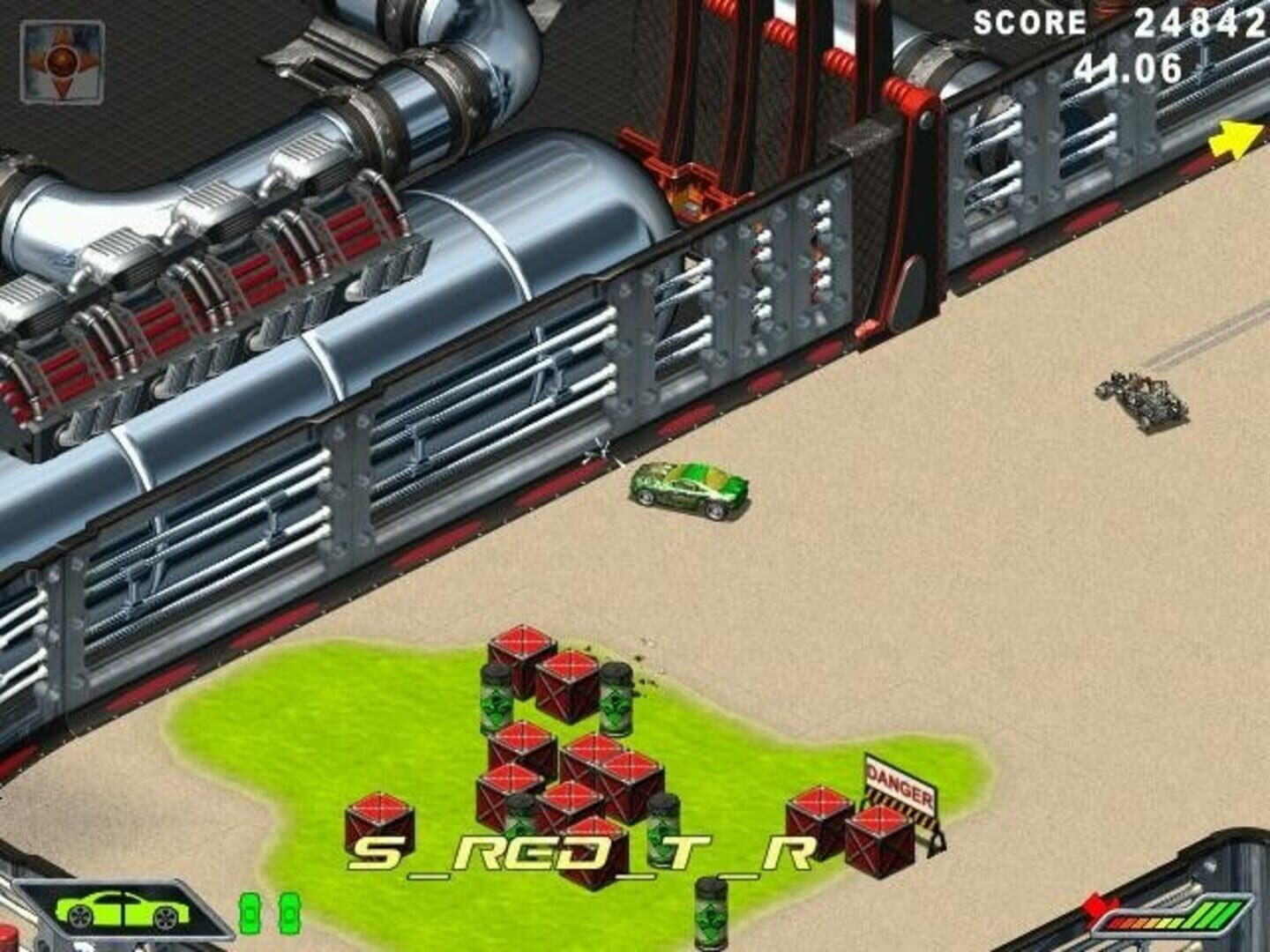Screen dimensions: 1270x952
Task: Enable the crosshair target marker
Action: point(600,451)
